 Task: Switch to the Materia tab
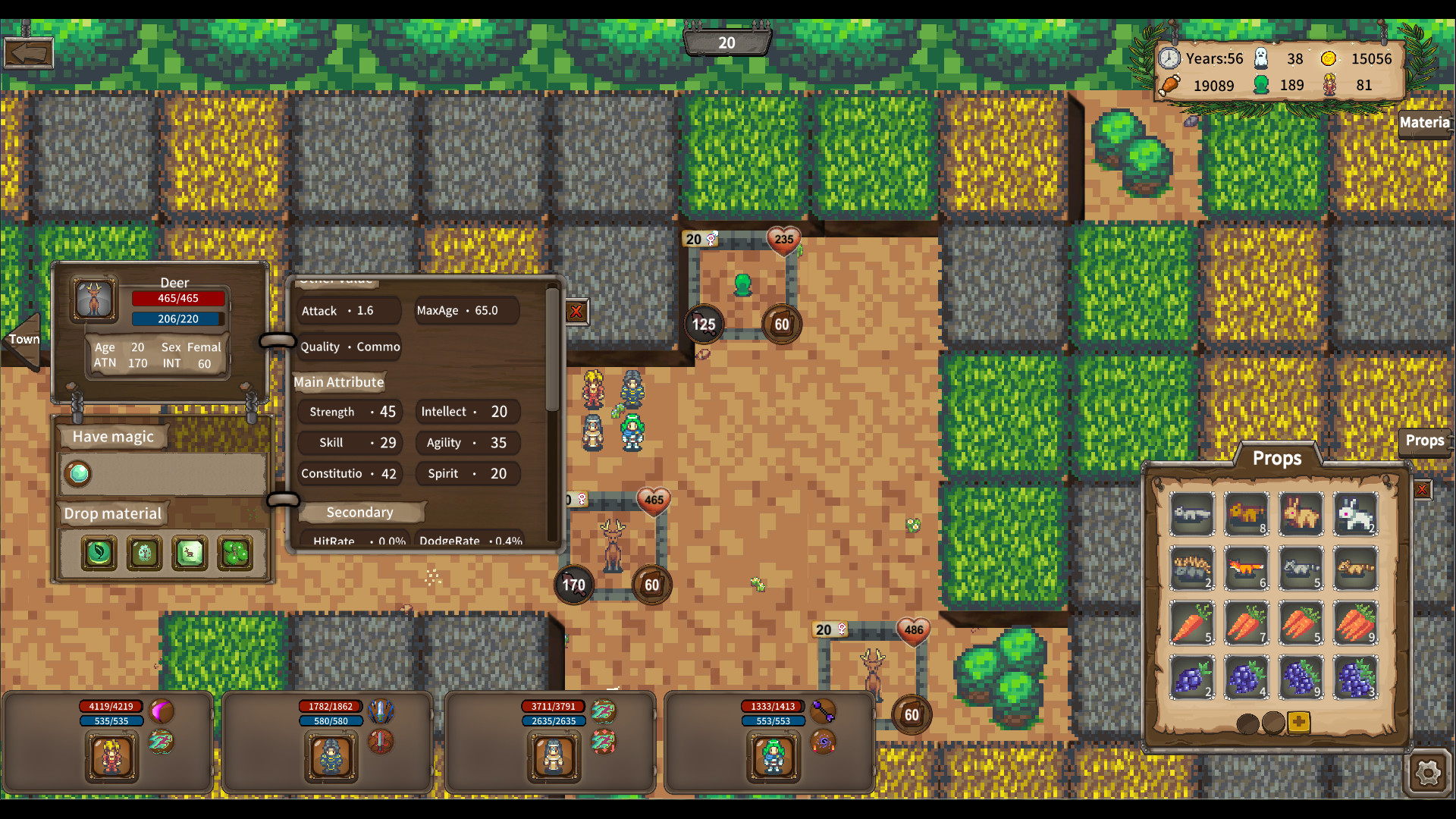tap(1425, 124)
